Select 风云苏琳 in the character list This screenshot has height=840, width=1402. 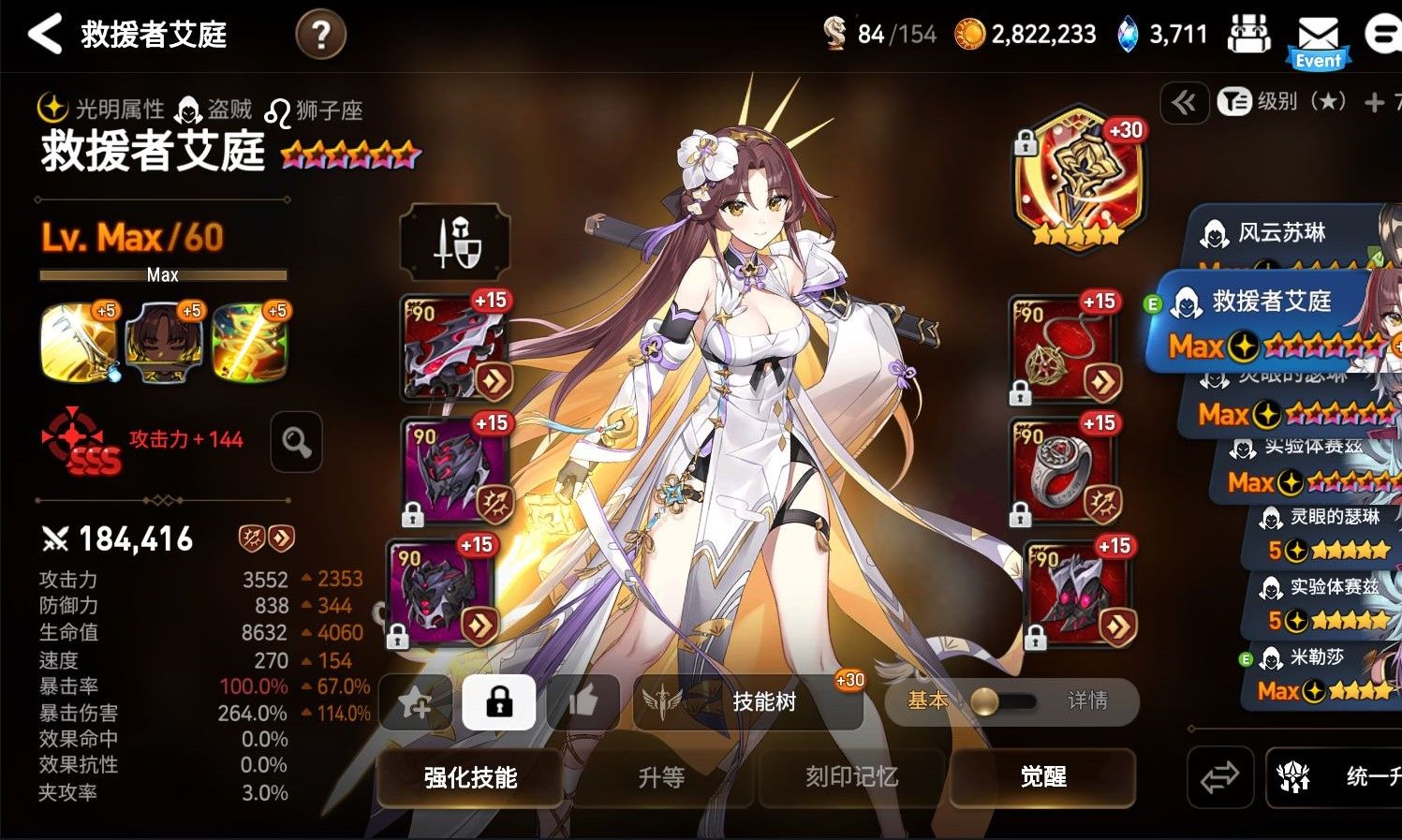[x=1283, y=233]
